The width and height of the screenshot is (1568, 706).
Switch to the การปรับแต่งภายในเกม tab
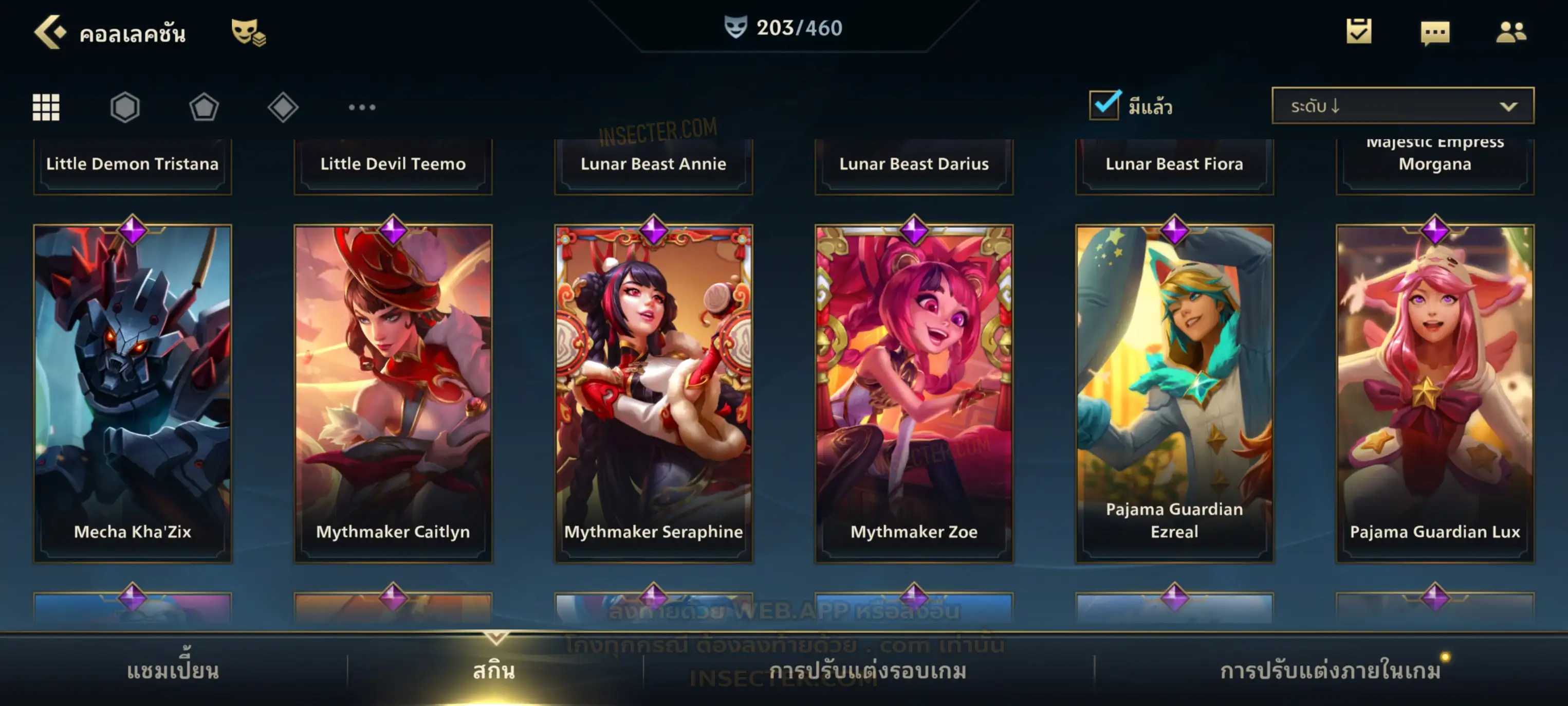(x=1331, y=671)
